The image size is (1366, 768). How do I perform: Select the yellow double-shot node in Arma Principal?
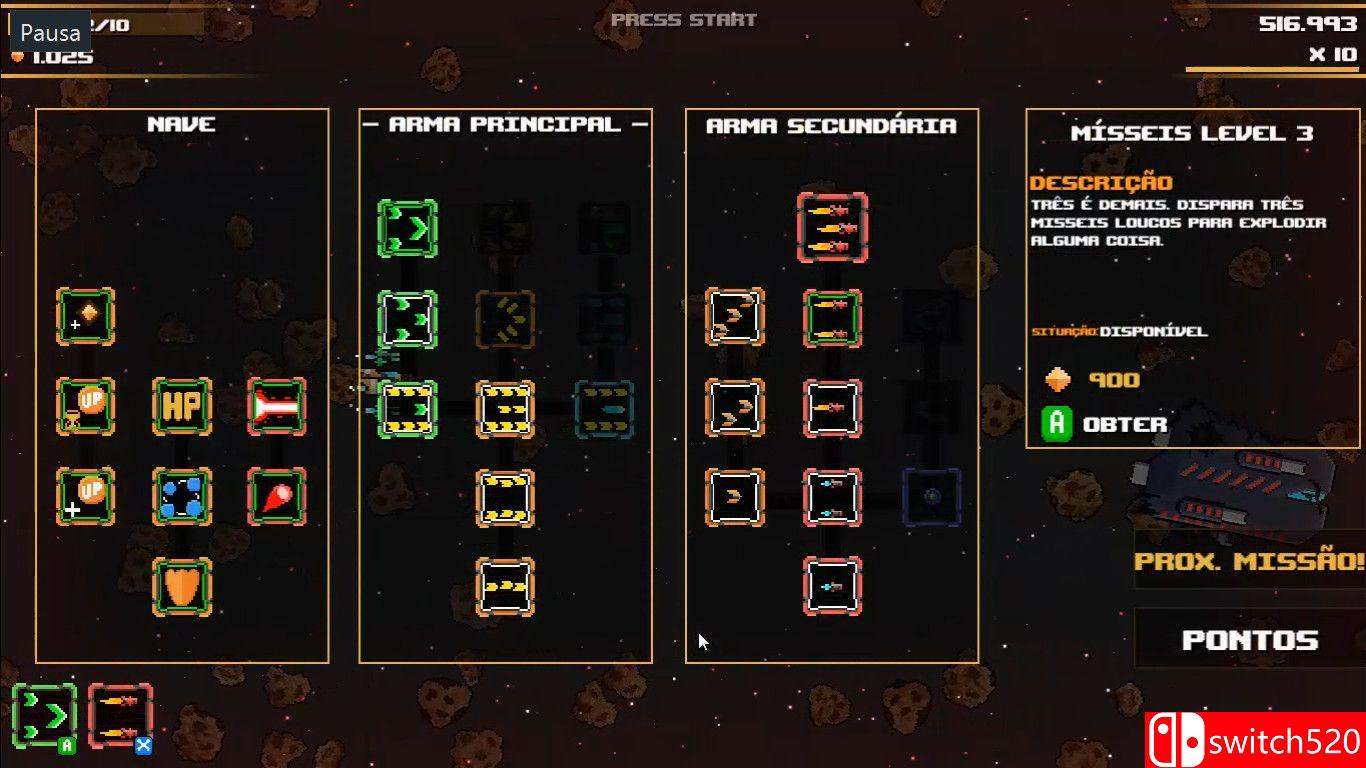505,497
